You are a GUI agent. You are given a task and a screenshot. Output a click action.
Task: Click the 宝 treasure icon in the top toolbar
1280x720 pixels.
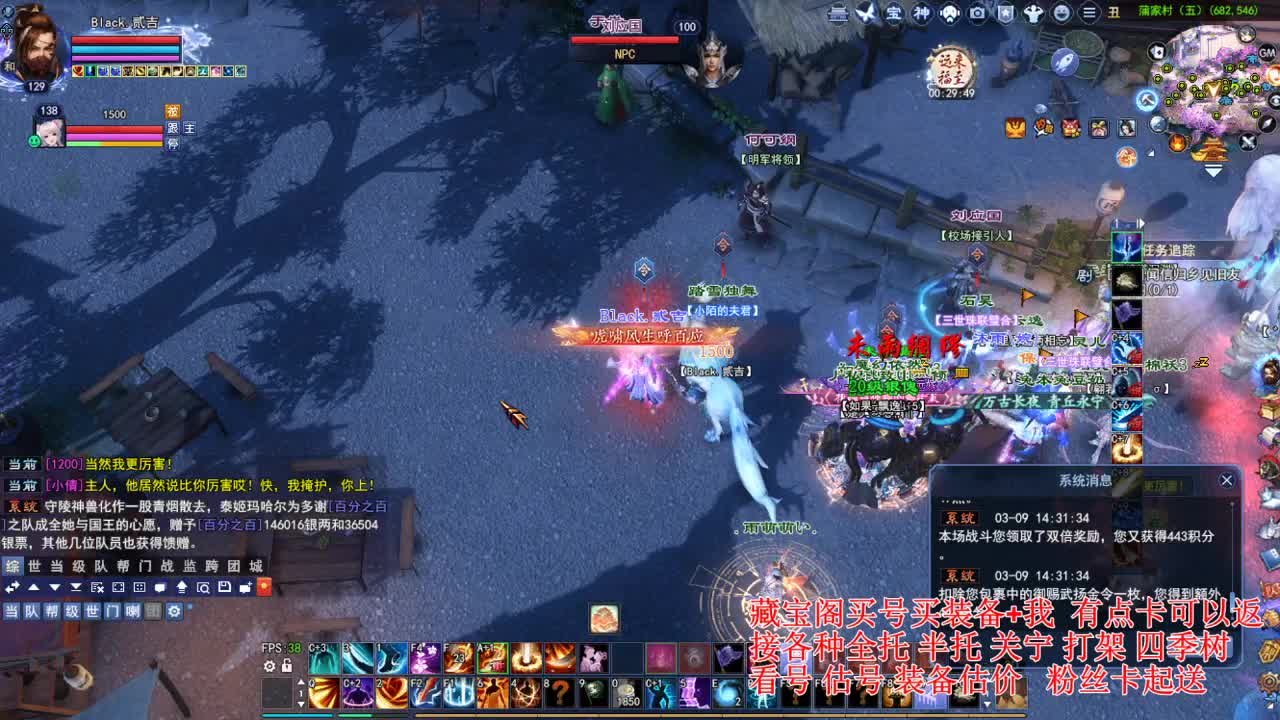tap(894, 13)
